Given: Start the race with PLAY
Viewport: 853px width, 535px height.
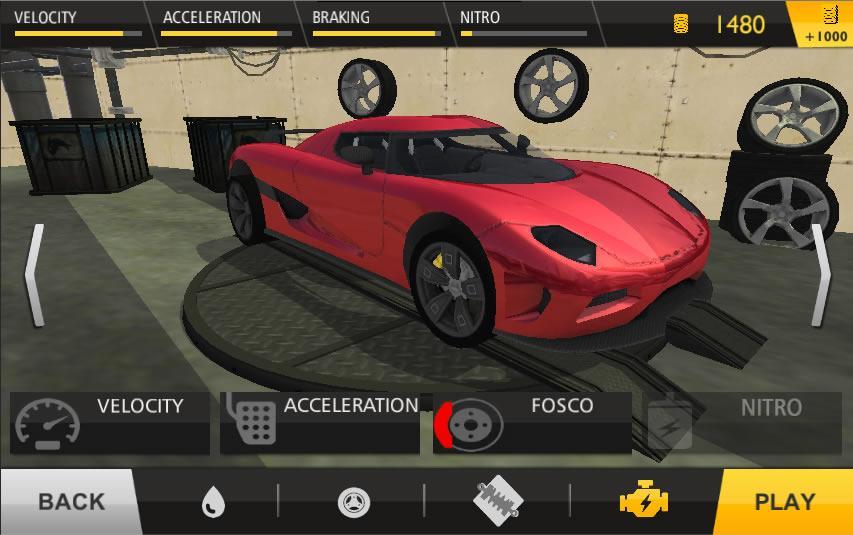Looking at the screenshot, I should click(783, 501).
